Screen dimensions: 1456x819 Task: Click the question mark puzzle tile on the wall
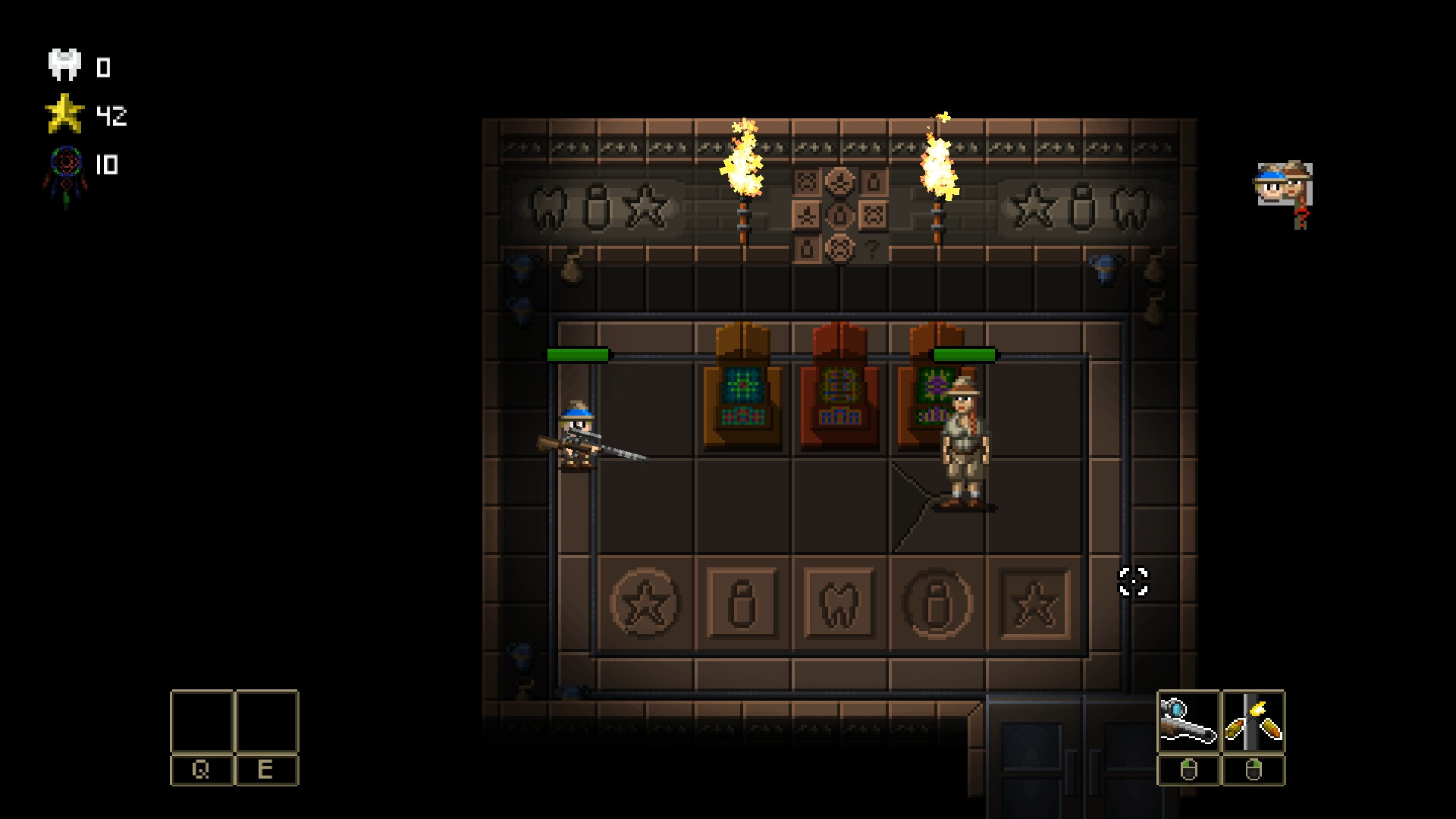tap(874, 250)
